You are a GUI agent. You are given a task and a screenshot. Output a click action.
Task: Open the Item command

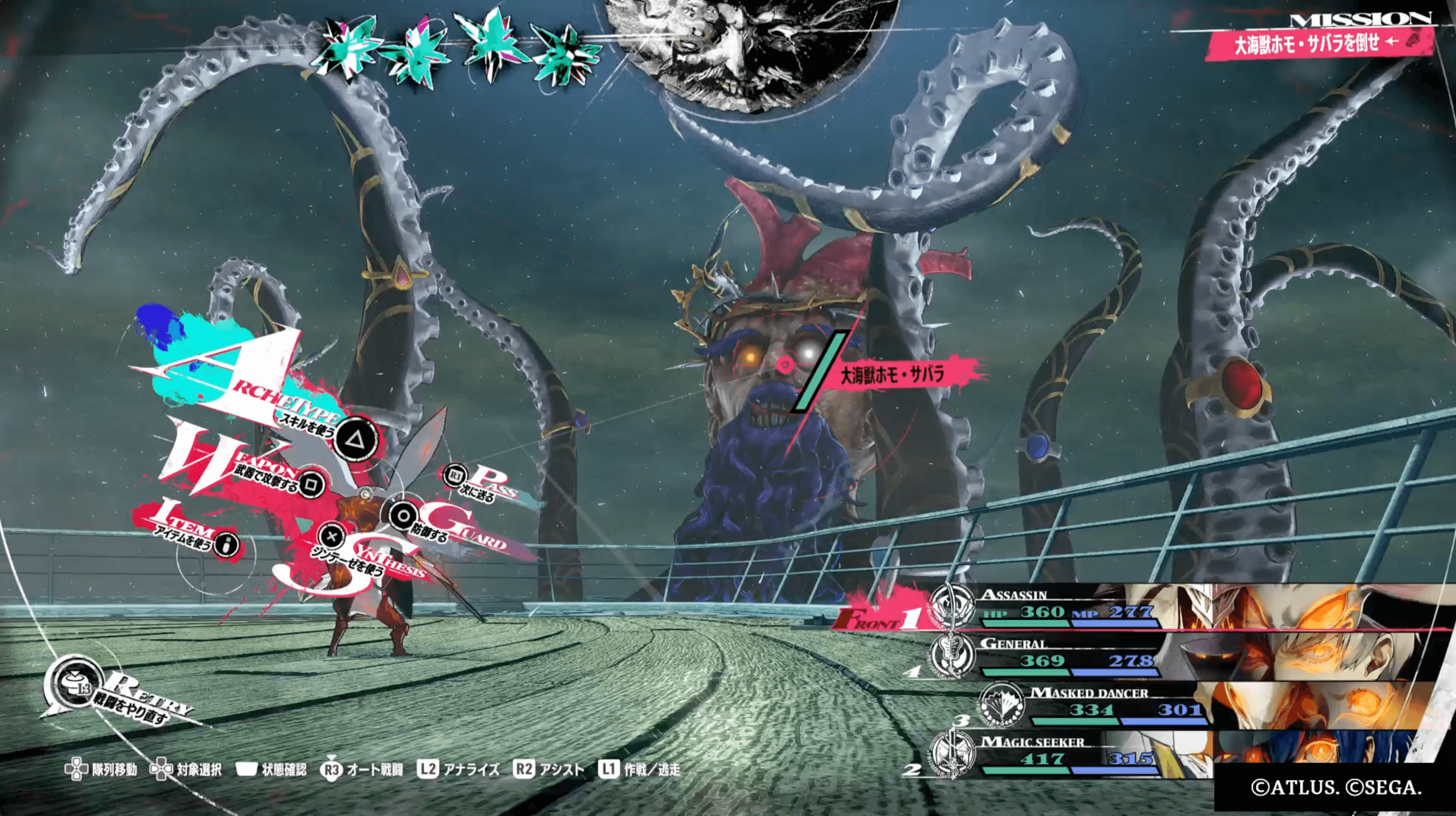(227, 545)
